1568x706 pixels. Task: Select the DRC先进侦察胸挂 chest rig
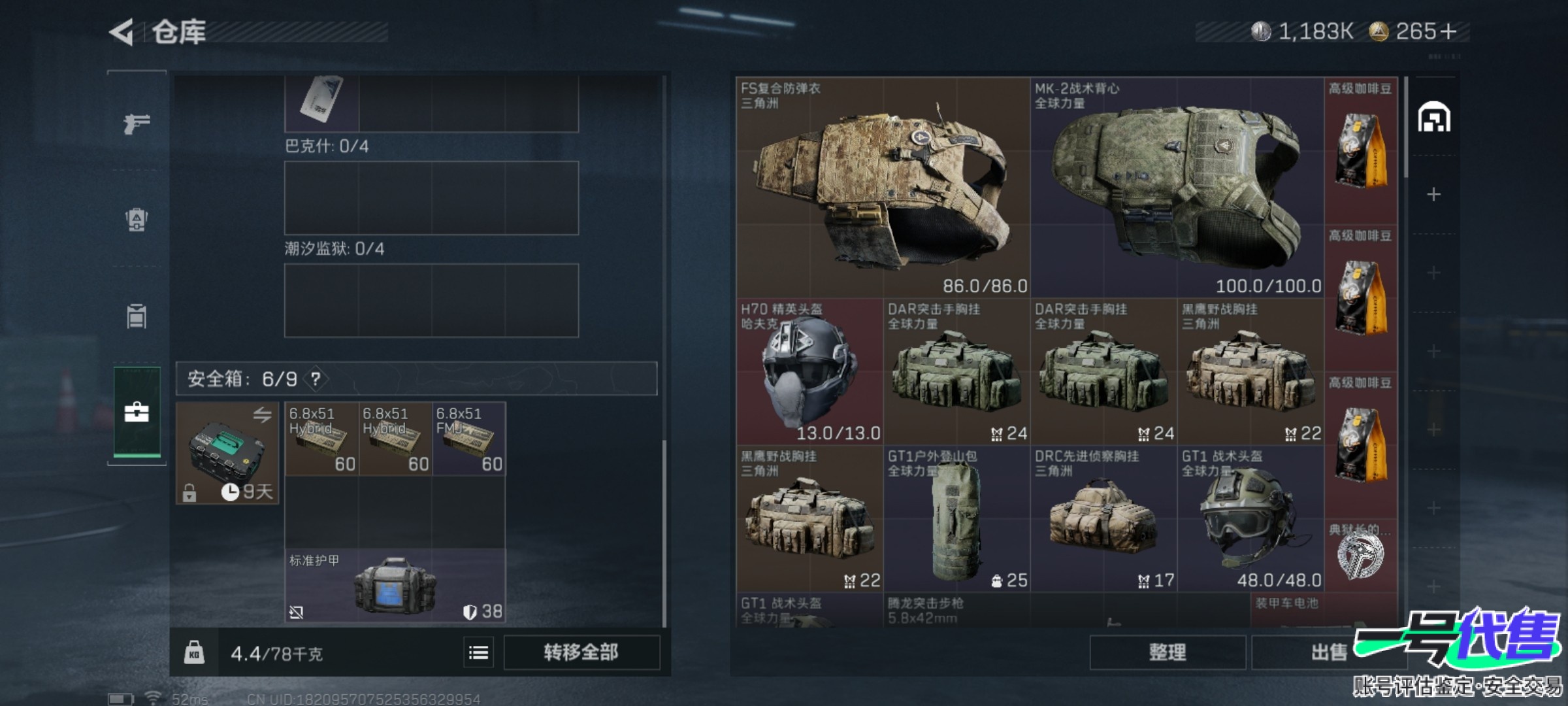(x=1103, y=520)
